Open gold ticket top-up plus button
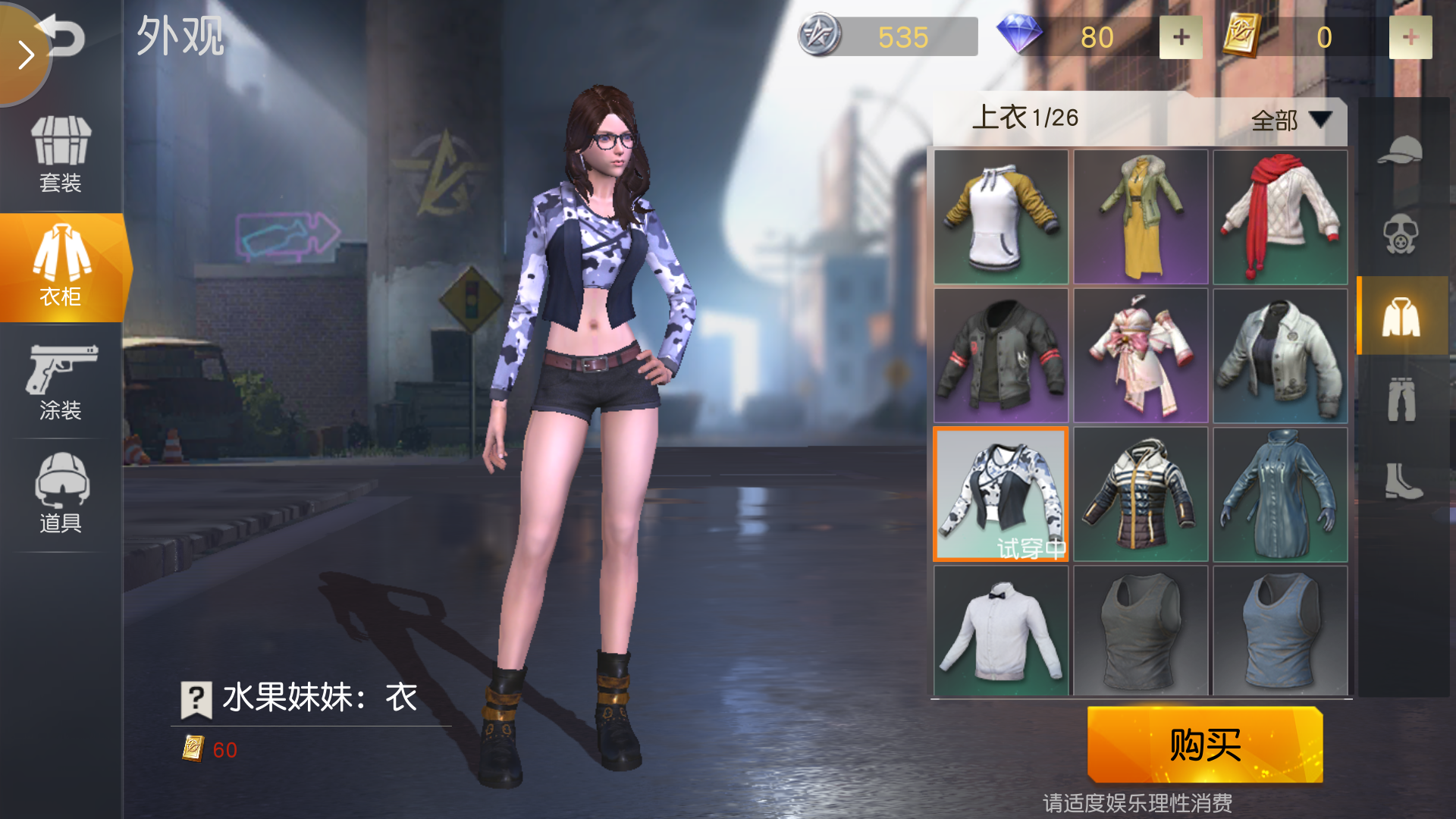 1411,36
